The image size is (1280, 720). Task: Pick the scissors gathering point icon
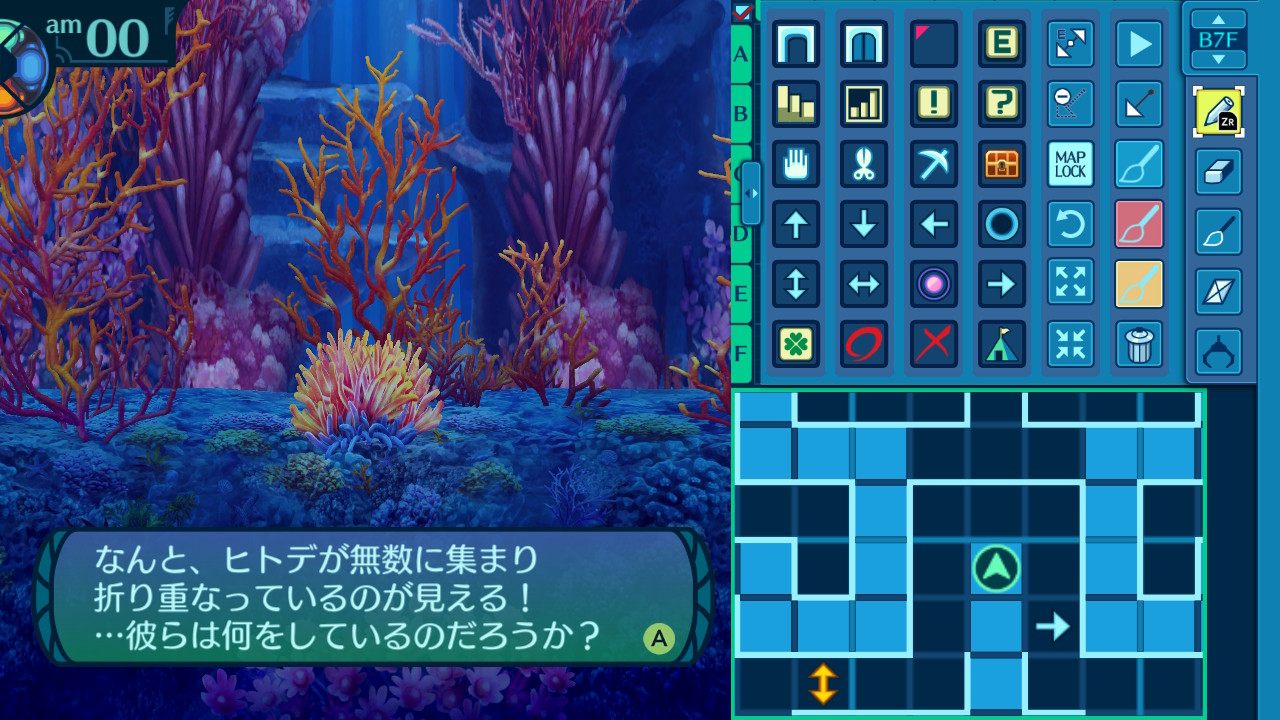tap(864, 164)
